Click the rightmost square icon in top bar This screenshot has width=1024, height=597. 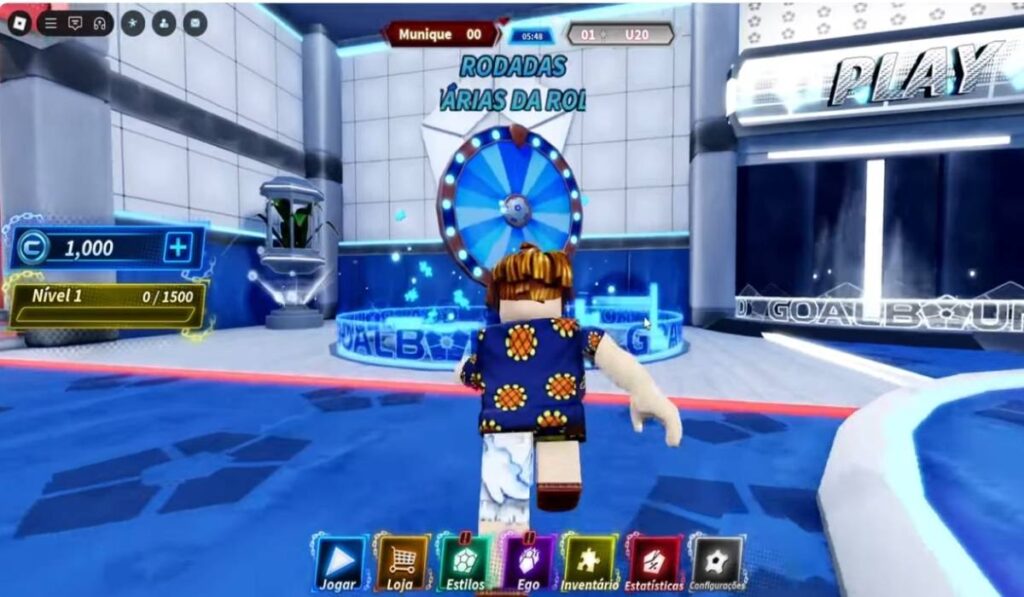(195, 22)
